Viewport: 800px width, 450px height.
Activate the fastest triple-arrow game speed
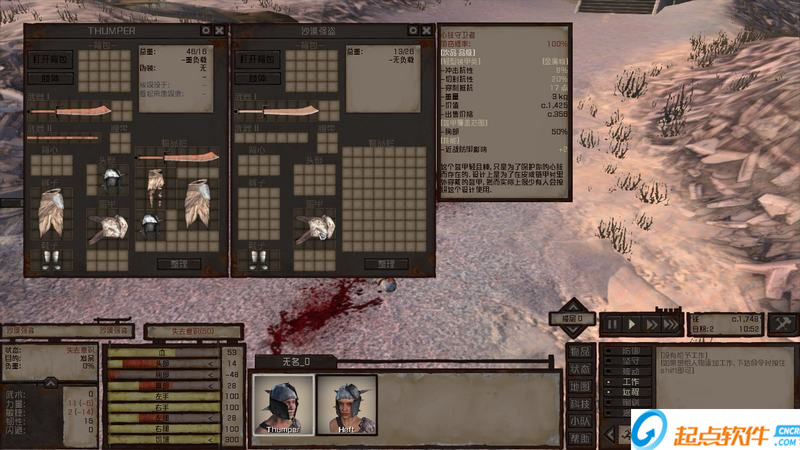tap(671, 324)
